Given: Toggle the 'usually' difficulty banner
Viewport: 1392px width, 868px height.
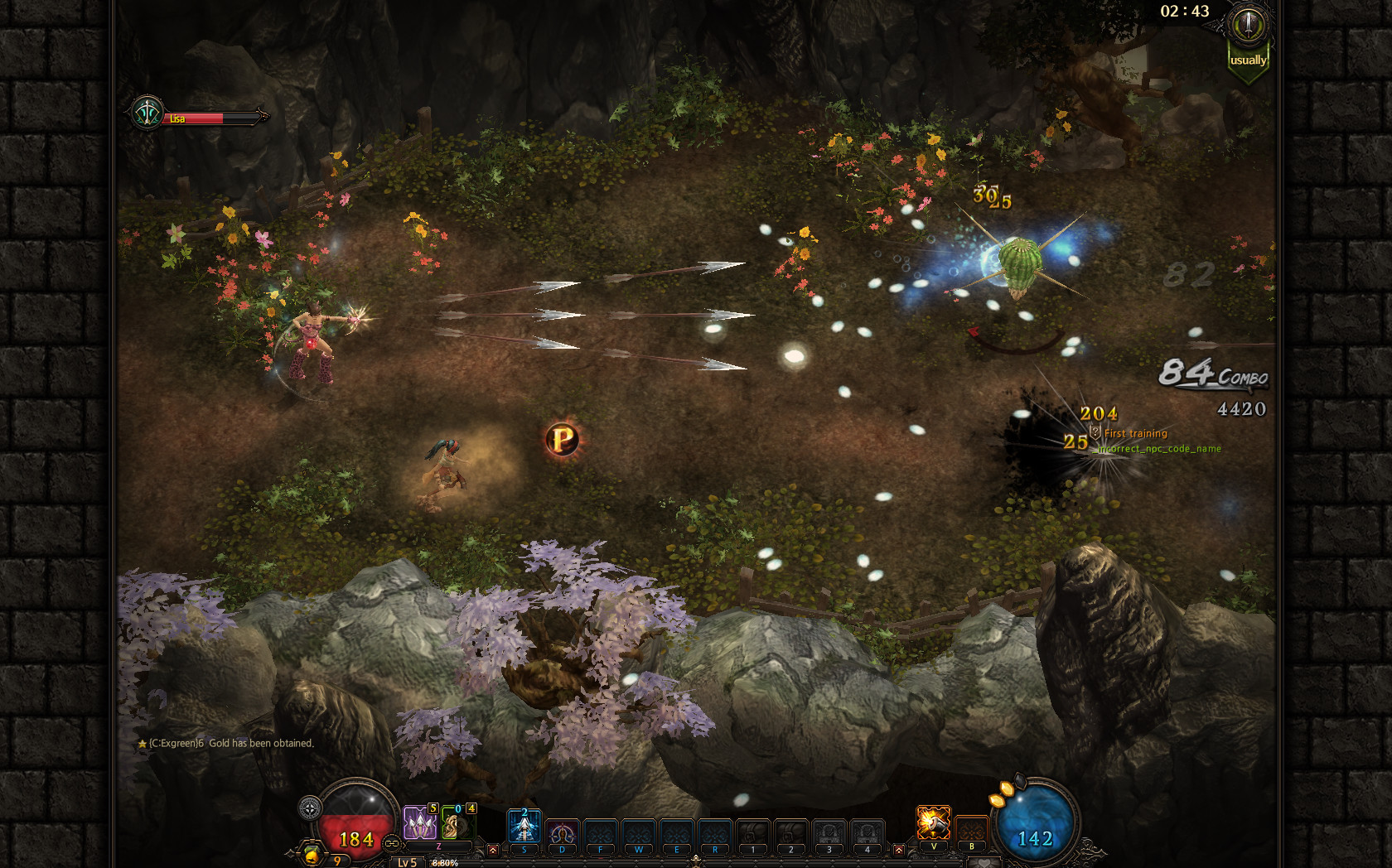Looking at the screenshot, I should point(1248,60).
